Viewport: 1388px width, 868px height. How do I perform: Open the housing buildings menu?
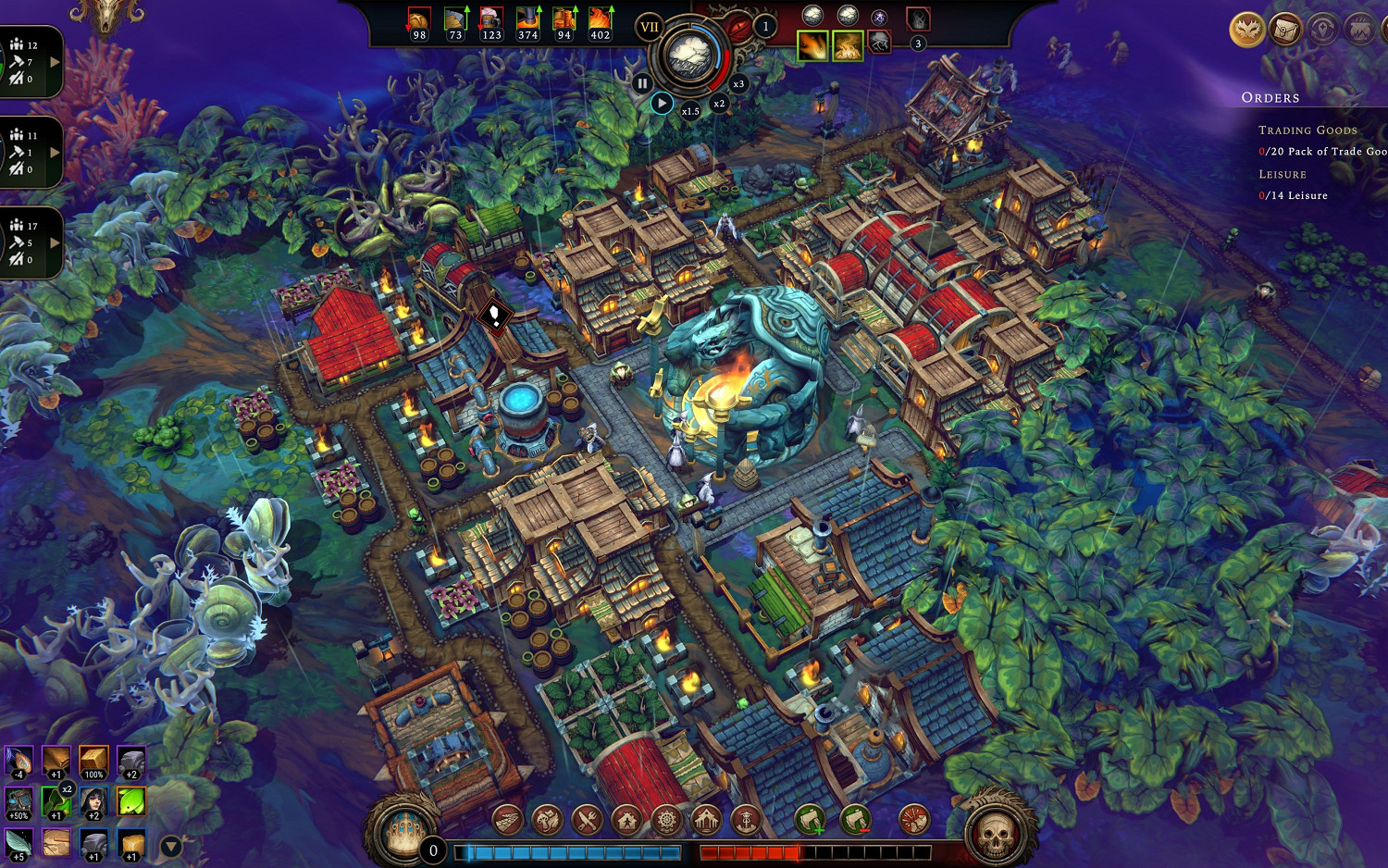coord(626,818)
